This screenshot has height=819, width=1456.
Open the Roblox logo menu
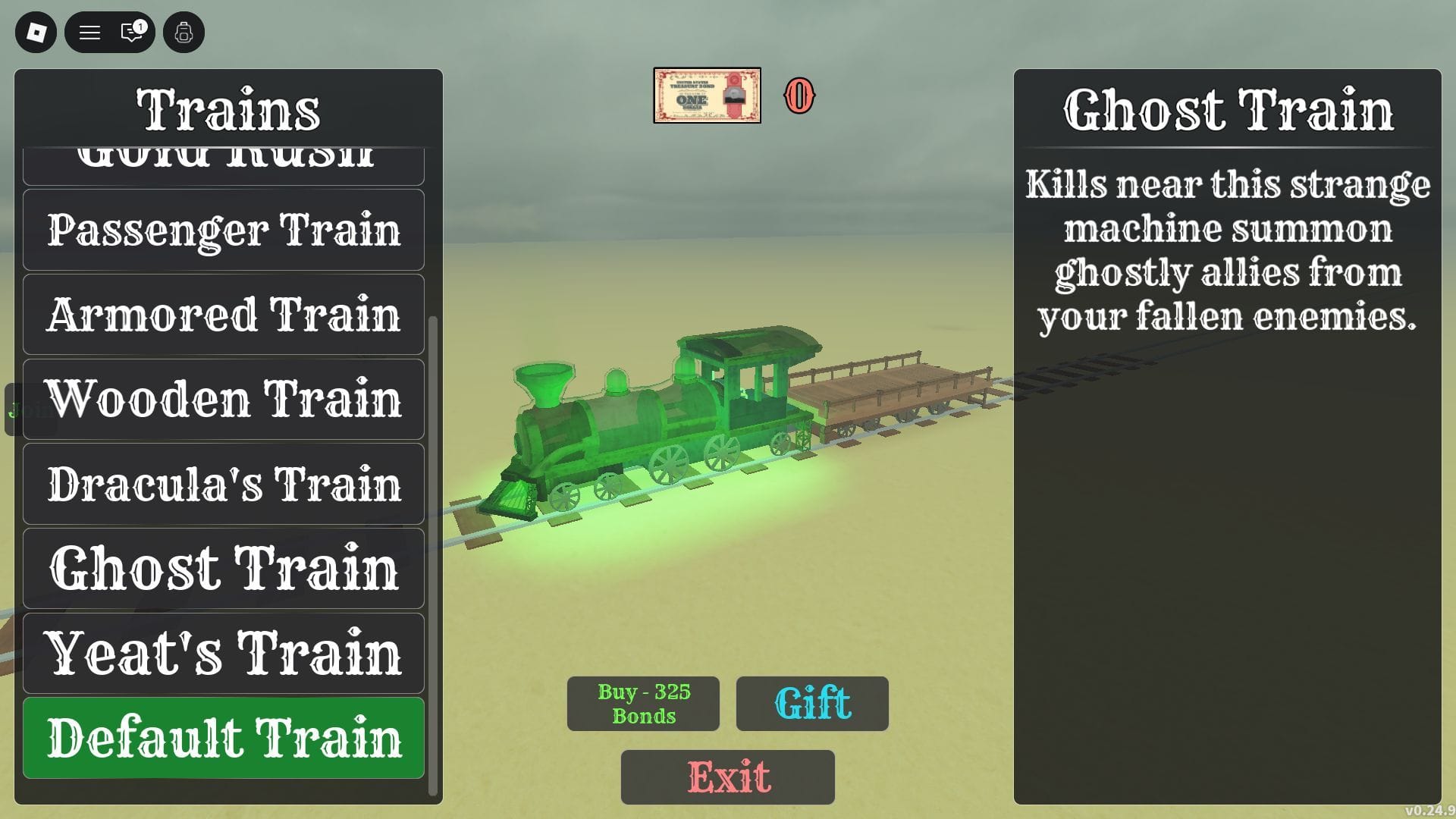click(35, 32)
